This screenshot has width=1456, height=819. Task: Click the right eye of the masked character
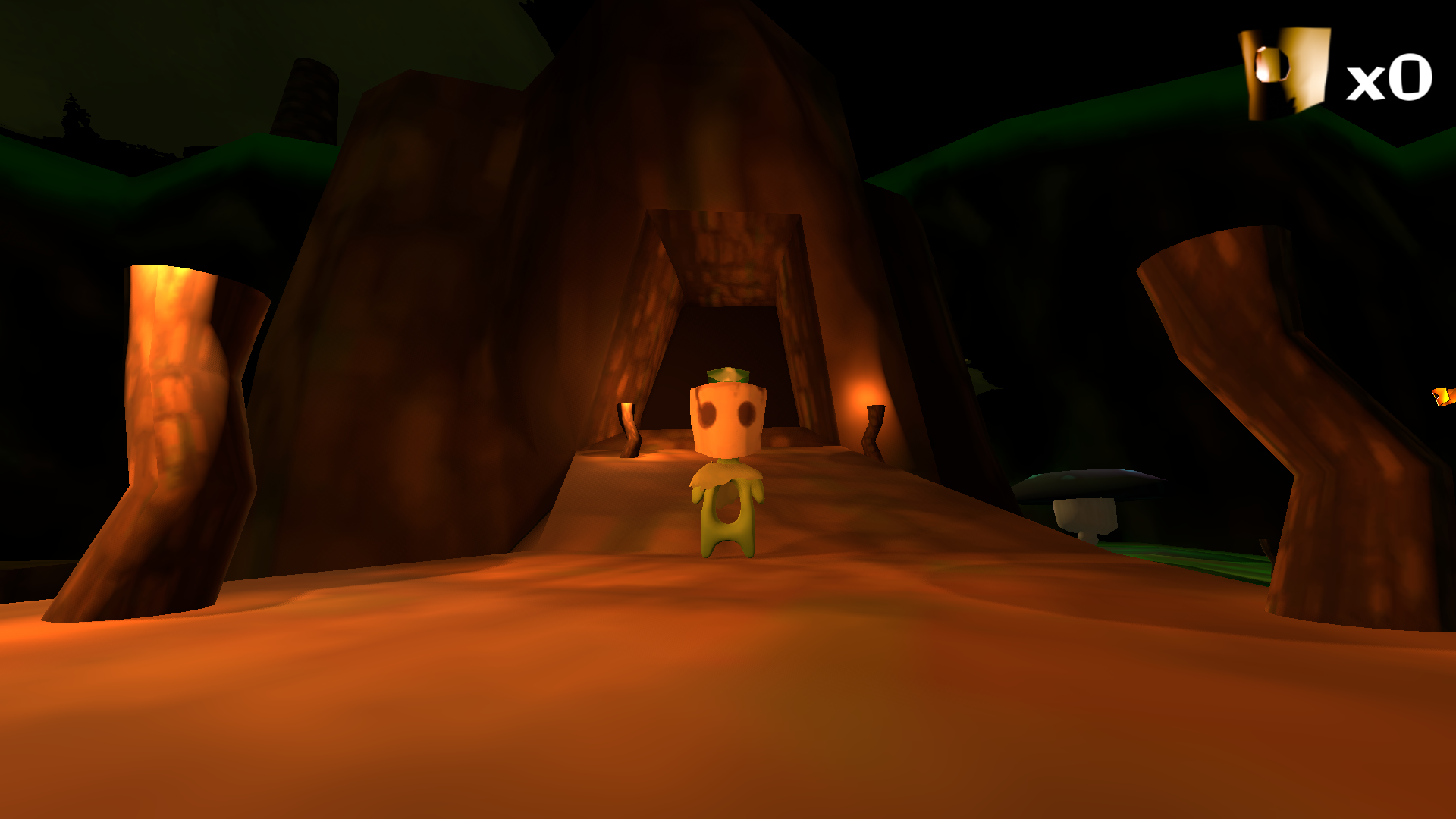point(747,413)
